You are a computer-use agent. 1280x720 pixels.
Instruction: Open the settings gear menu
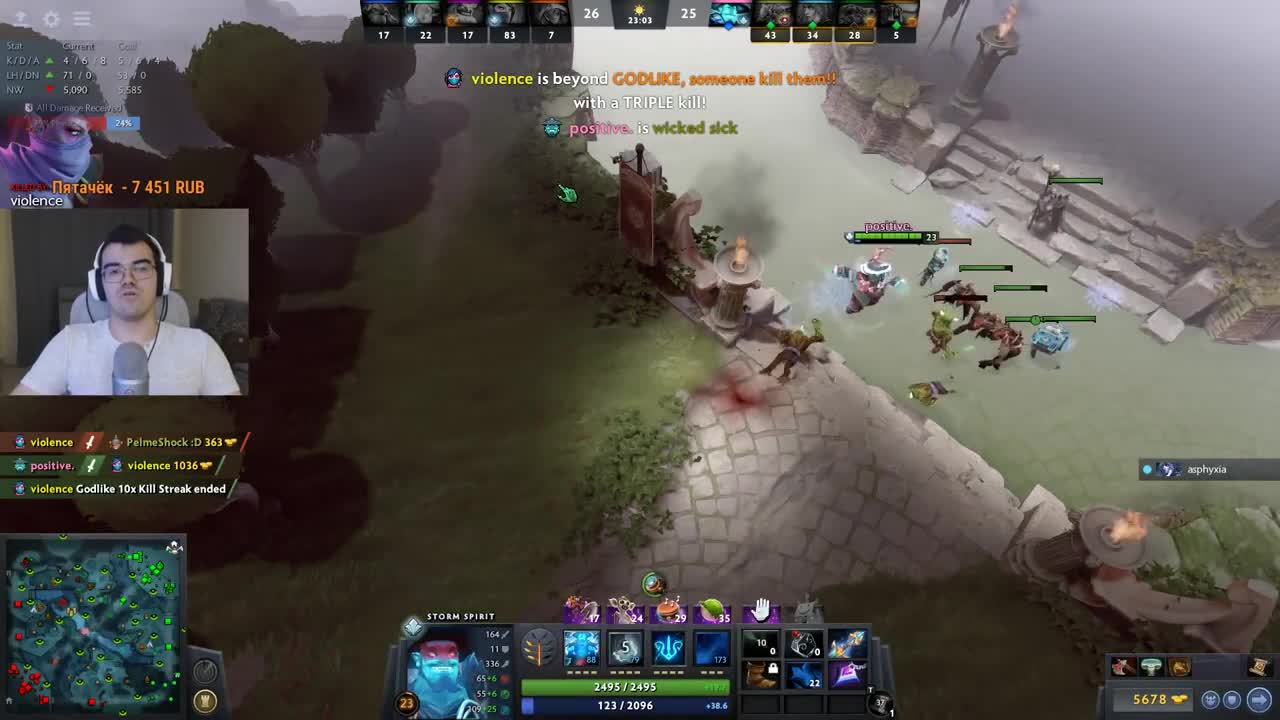(x=51, y=19)
